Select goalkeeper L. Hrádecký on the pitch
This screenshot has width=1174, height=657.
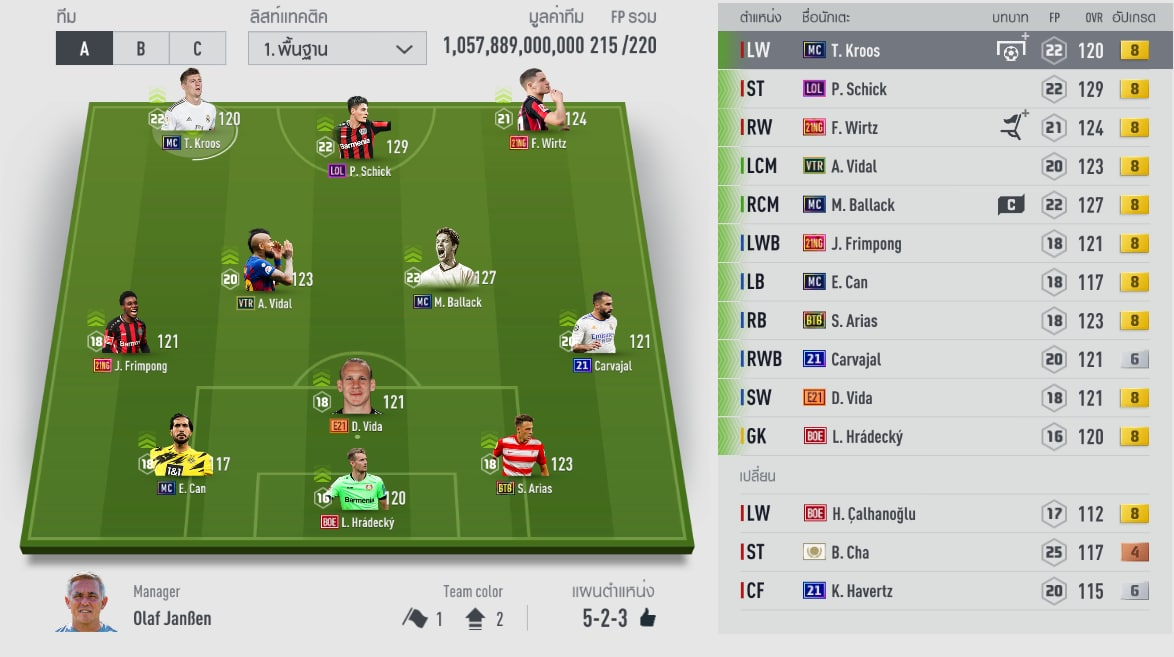[359, 485]
